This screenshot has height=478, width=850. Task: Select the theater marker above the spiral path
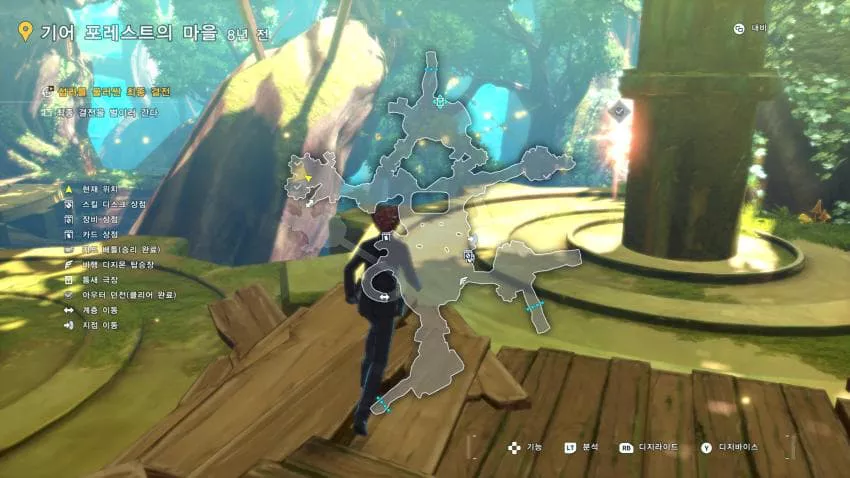click(385, 237)
